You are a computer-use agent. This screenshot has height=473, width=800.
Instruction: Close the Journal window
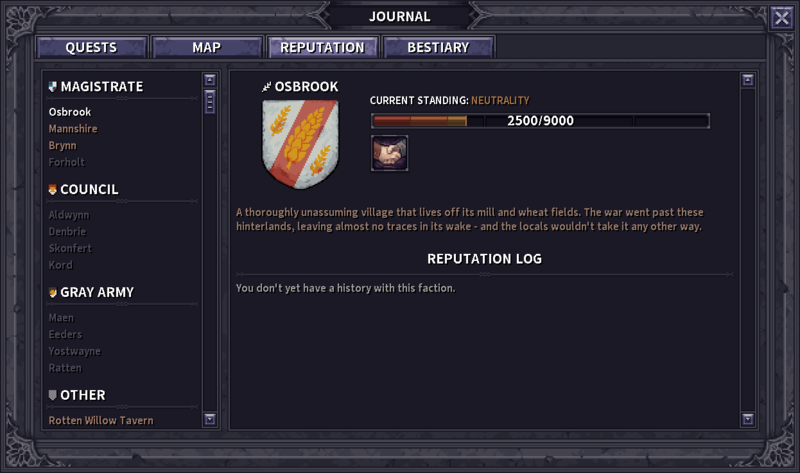[x=781, y=17]
